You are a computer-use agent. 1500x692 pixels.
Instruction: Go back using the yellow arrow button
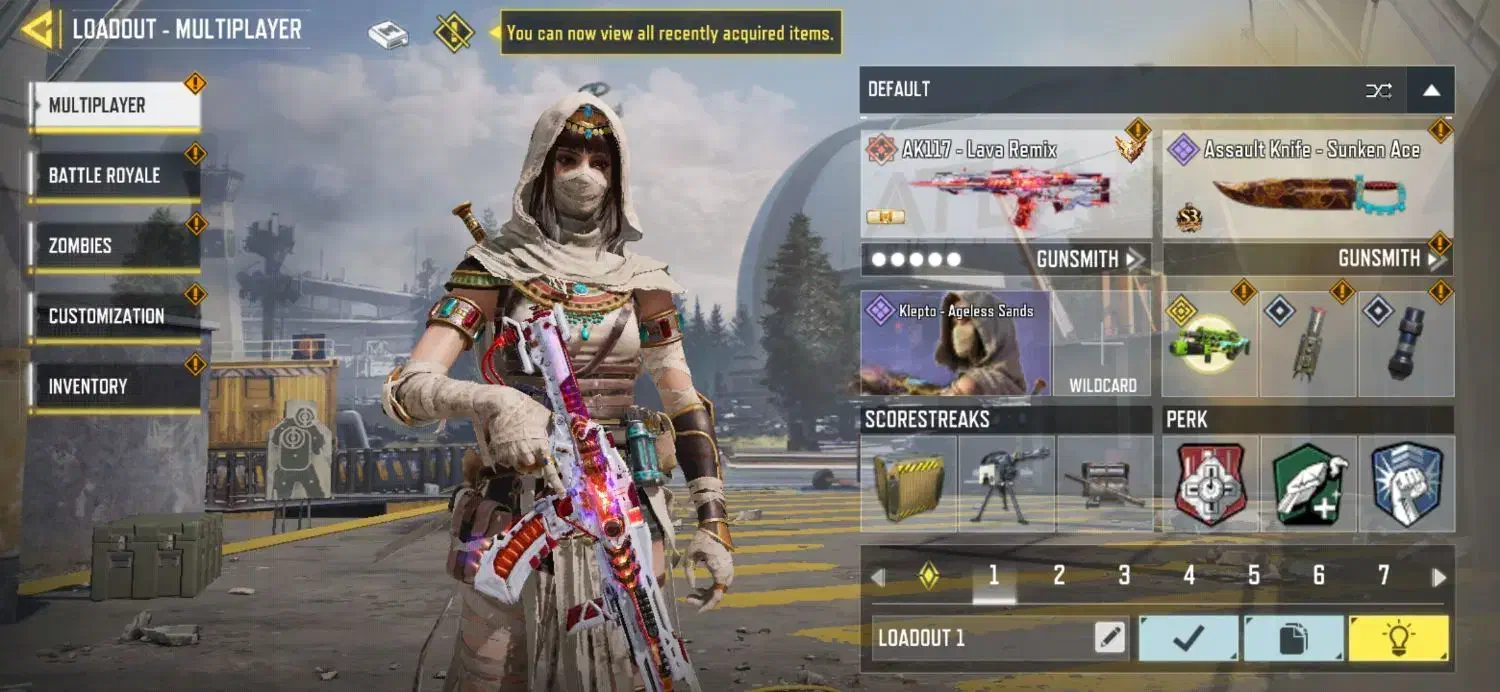coord(38,29)
